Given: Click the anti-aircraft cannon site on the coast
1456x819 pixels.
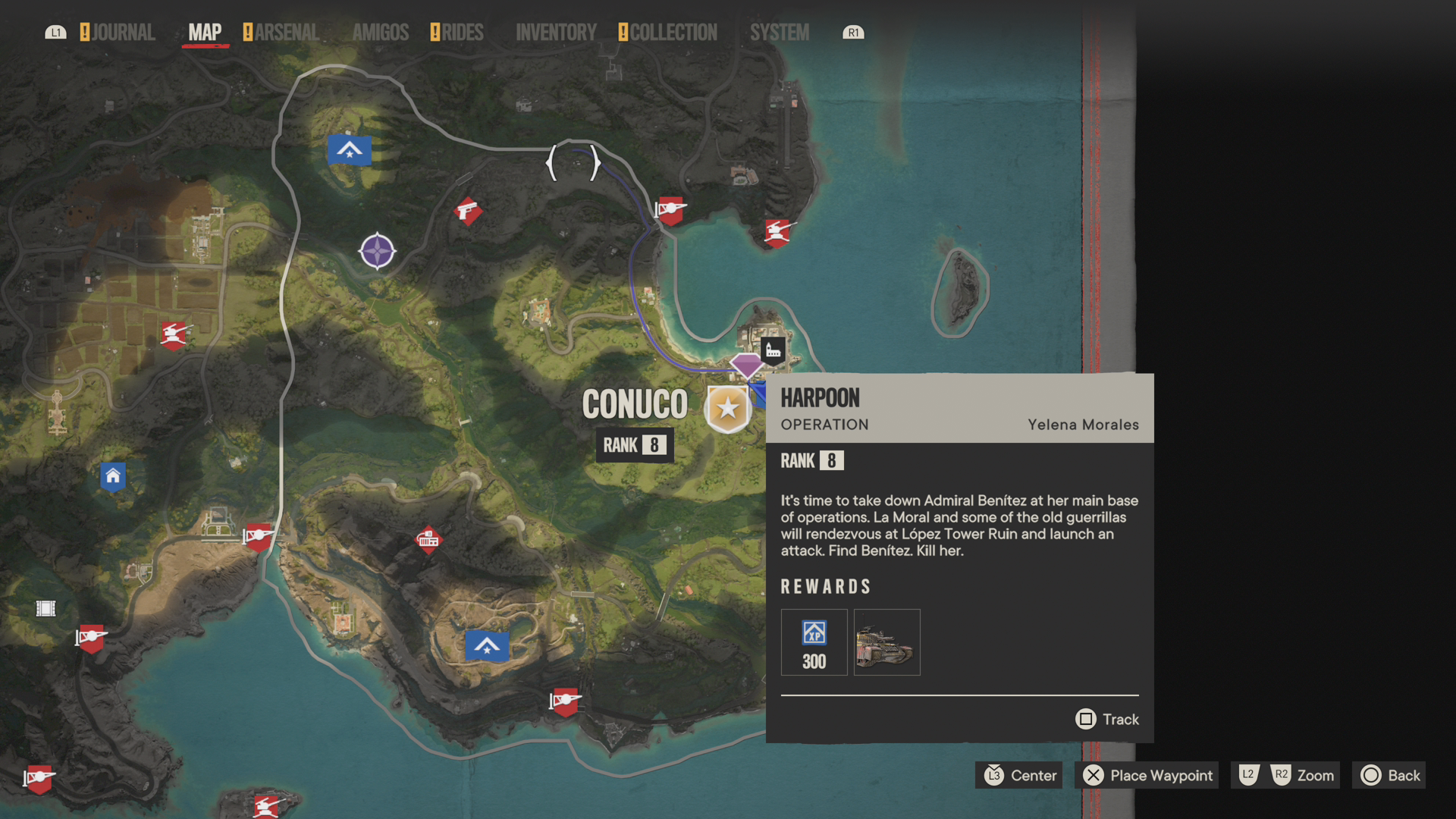Looking at the screenshot, I should pos(778,232).
